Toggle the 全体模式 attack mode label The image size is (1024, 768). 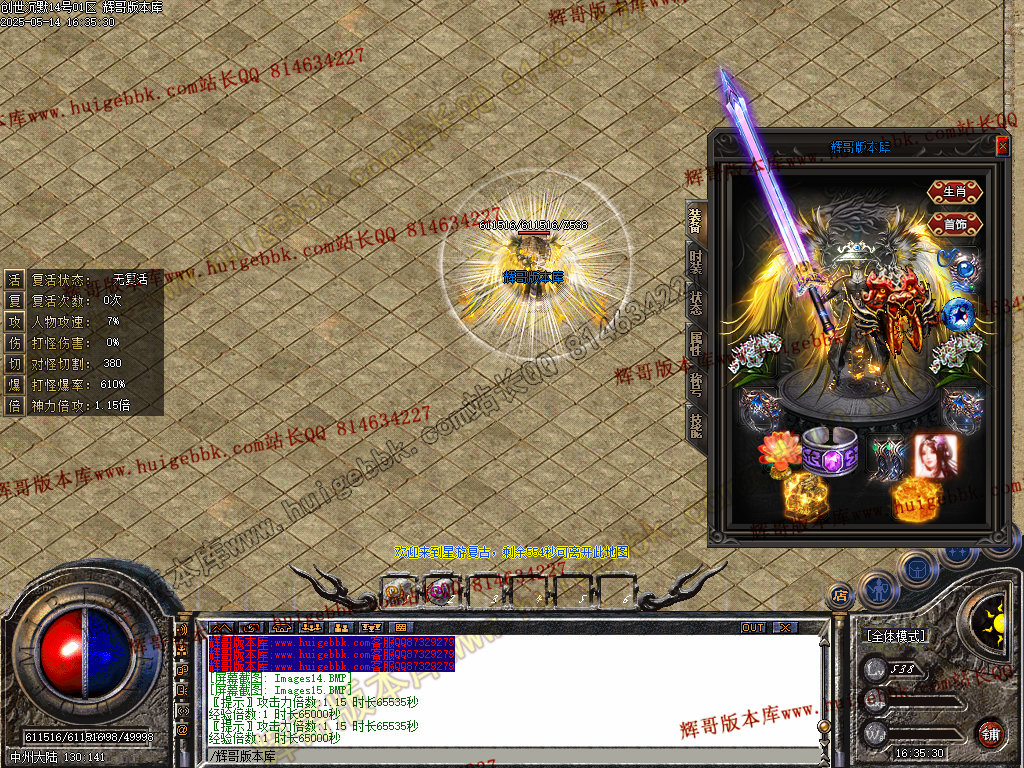click(x=895, y=635)
